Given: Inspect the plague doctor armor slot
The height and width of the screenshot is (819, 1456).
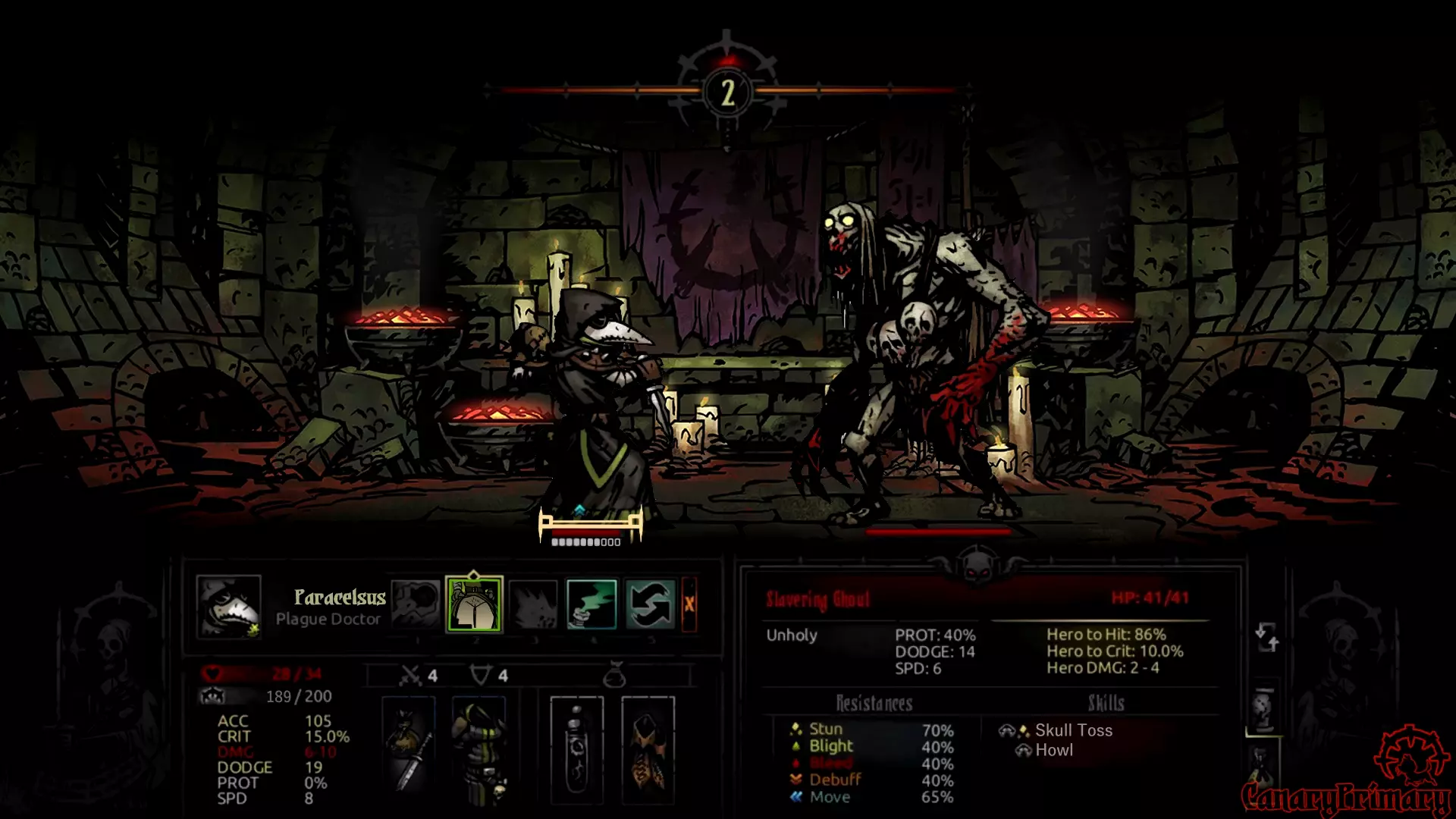Looking at the screenshot, I should 479,750.
